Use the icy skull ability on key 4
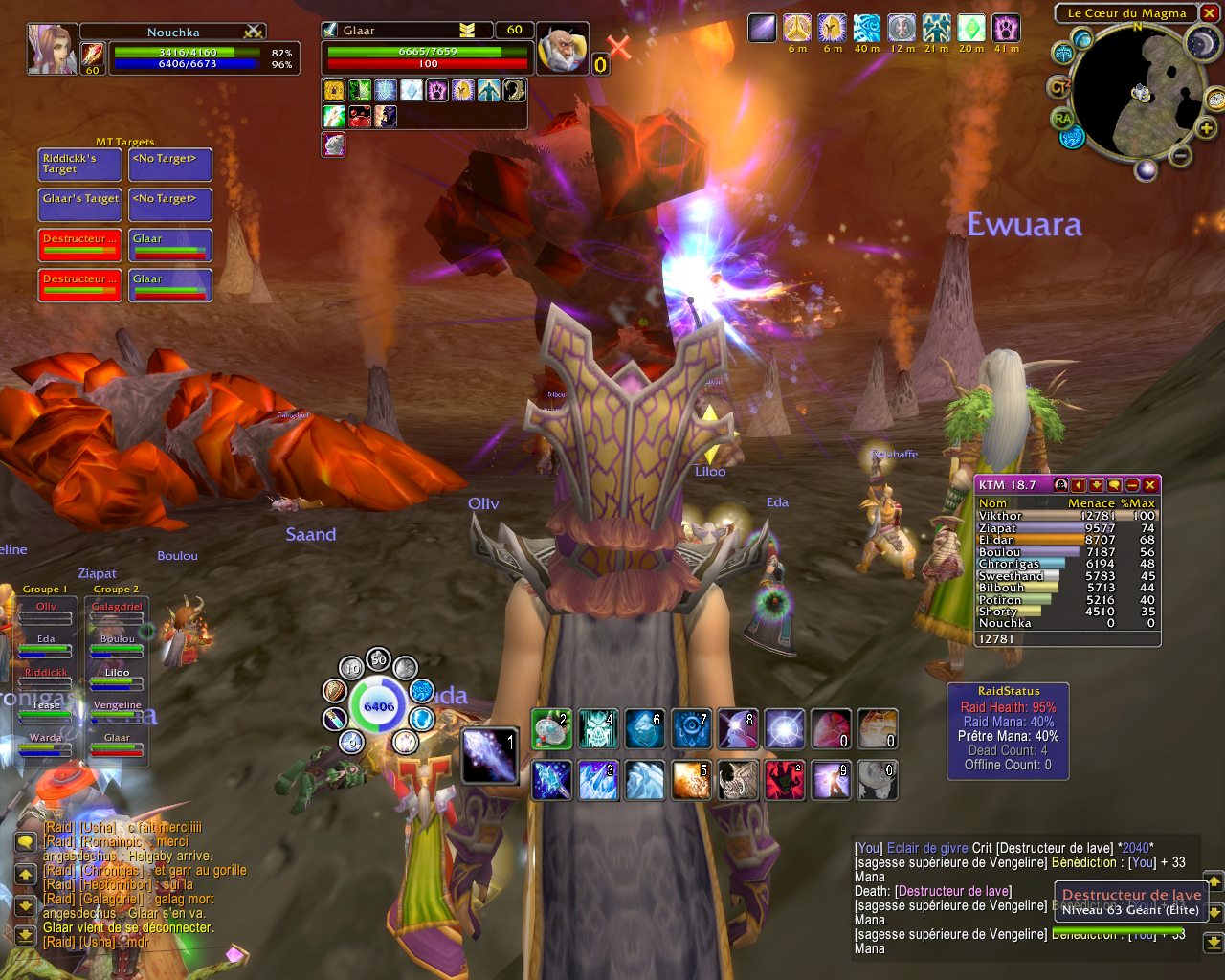Viewport: 1225px width, 980px height. 598,729
